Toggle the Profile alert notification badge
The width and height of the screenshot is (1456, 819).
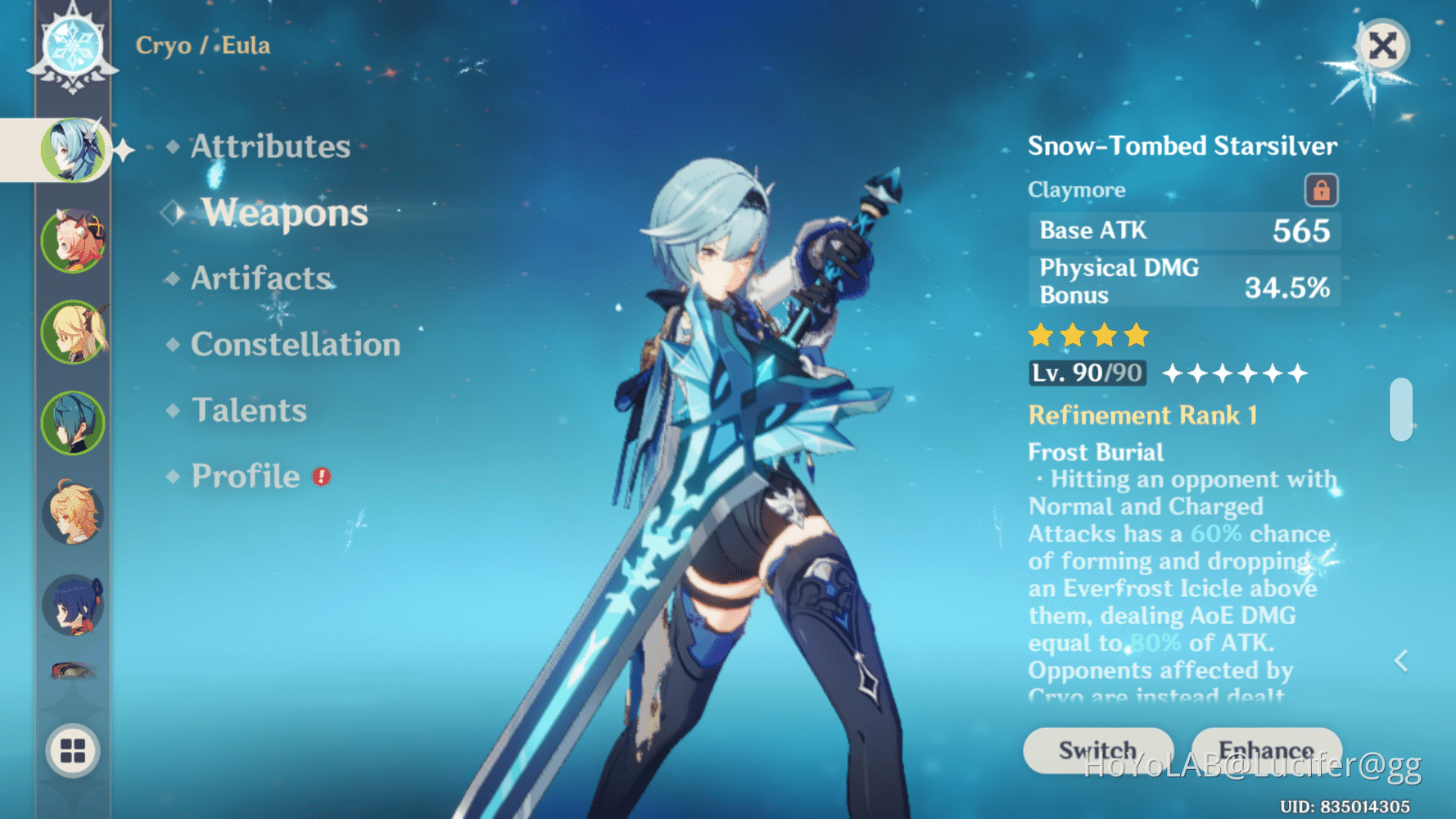click(321, 476)
